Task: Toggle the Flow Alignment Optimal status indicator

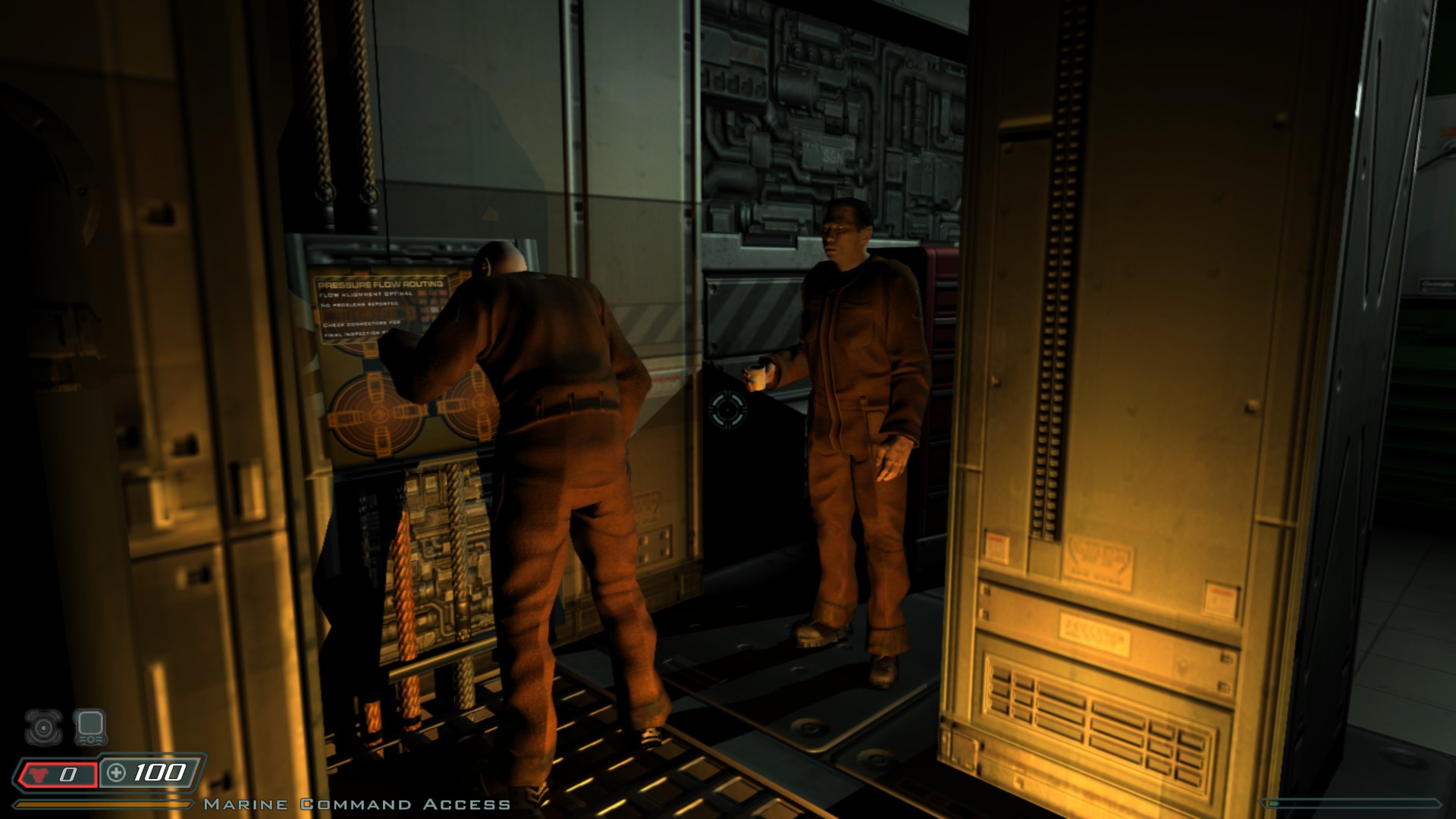Action: [366, 294]
